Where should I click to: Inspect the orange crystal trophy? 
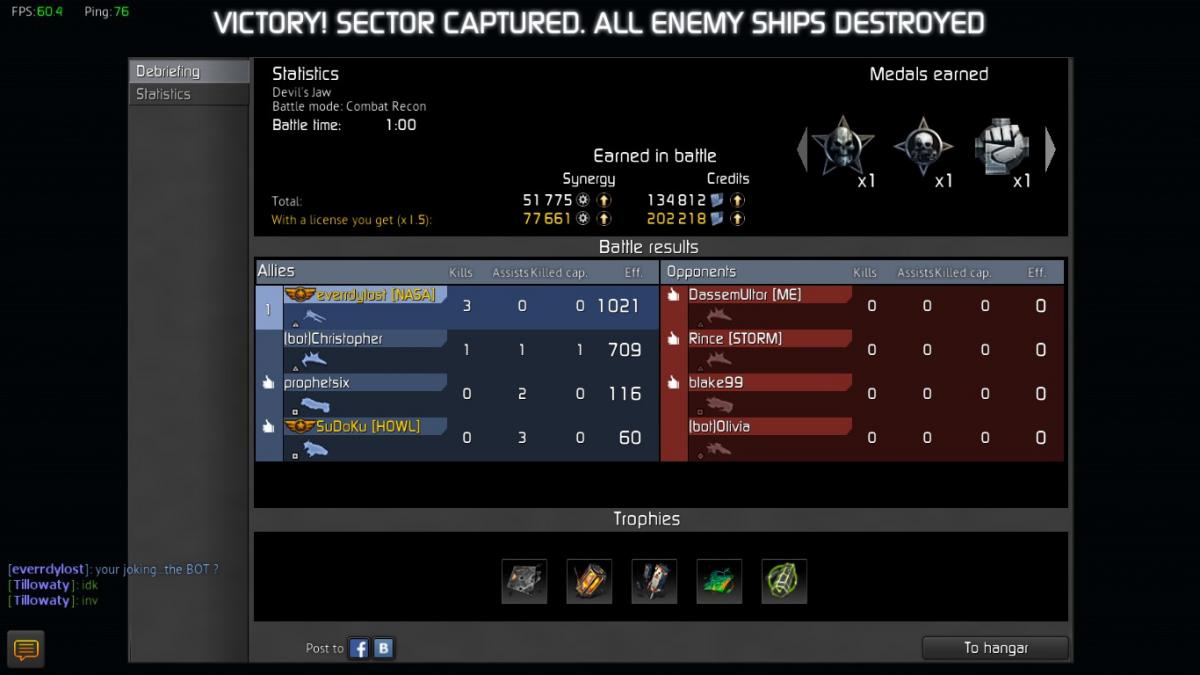coord(589,581)
